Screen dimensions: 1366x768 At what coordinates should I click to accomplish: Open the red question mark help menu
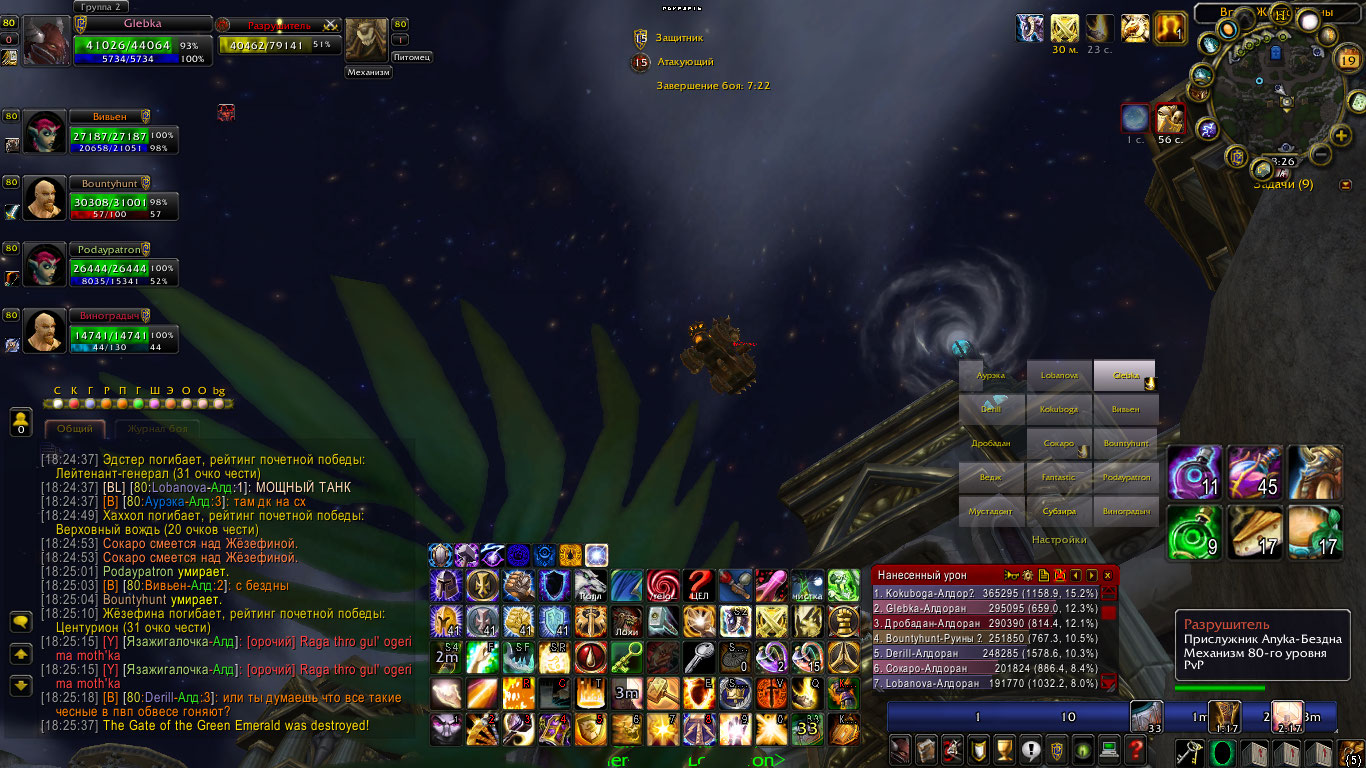[x=1135, y=749]
